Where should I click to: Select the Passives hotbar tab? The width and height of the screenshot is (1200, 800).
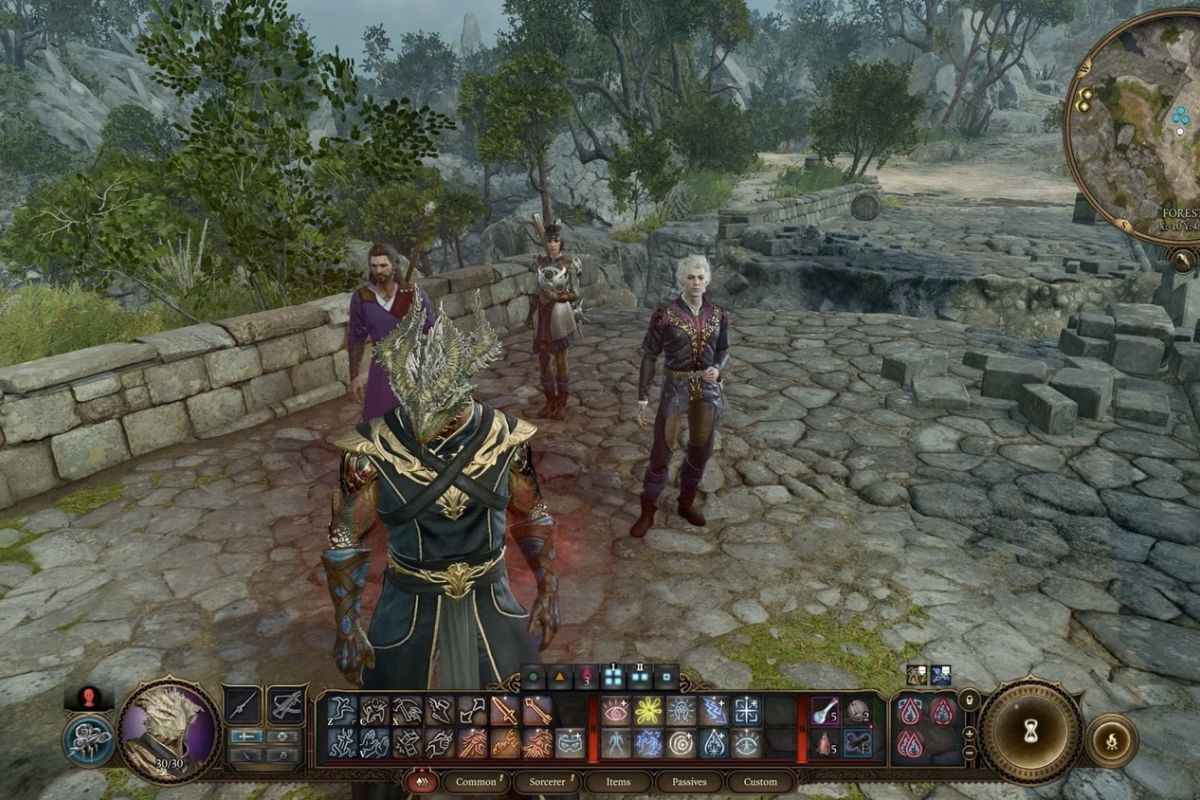pyautogui.click(x=689, y=781)
